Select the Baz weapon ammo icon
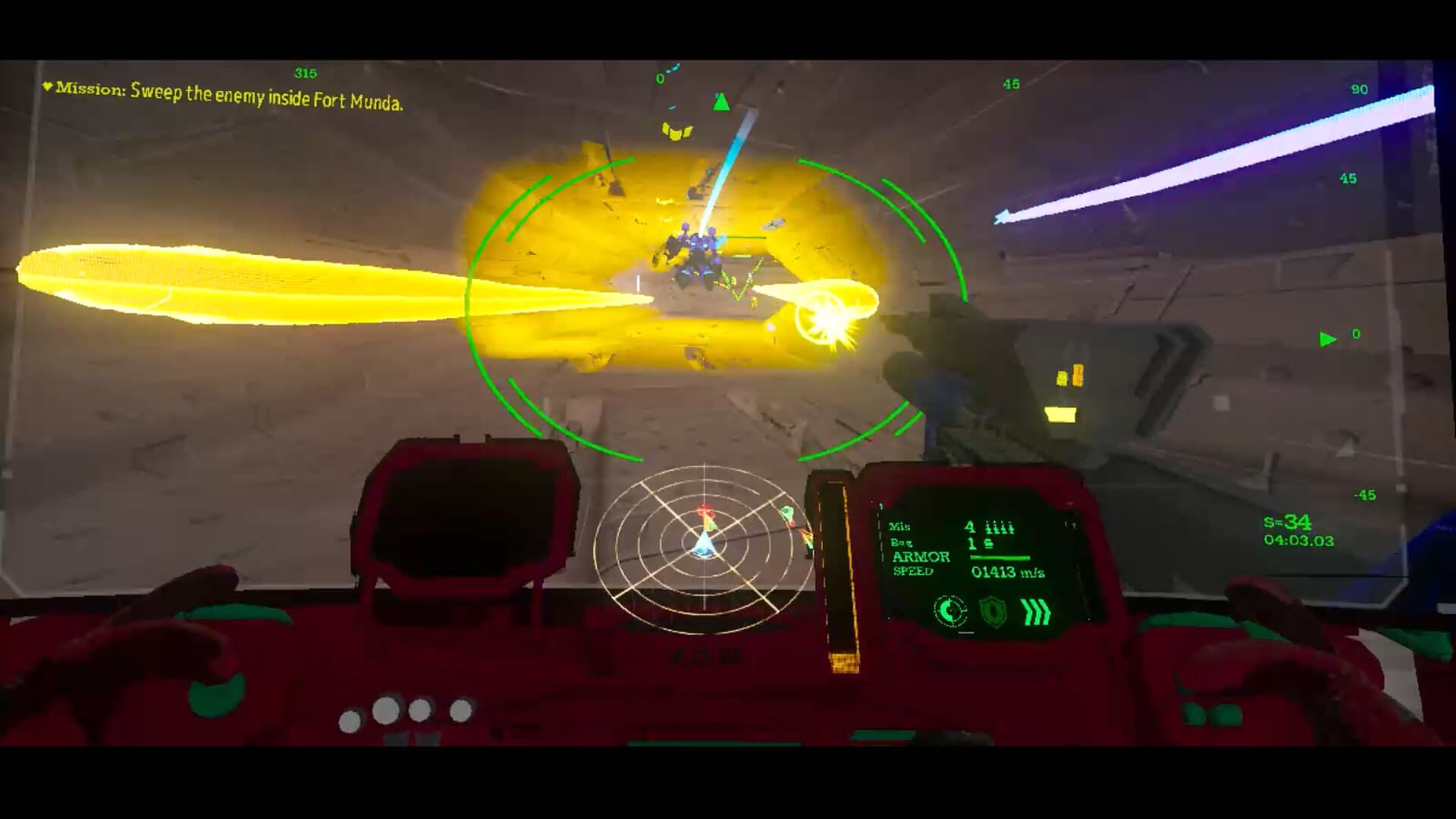This screenshot has height=819, width=1456. [x=991, y=543]
